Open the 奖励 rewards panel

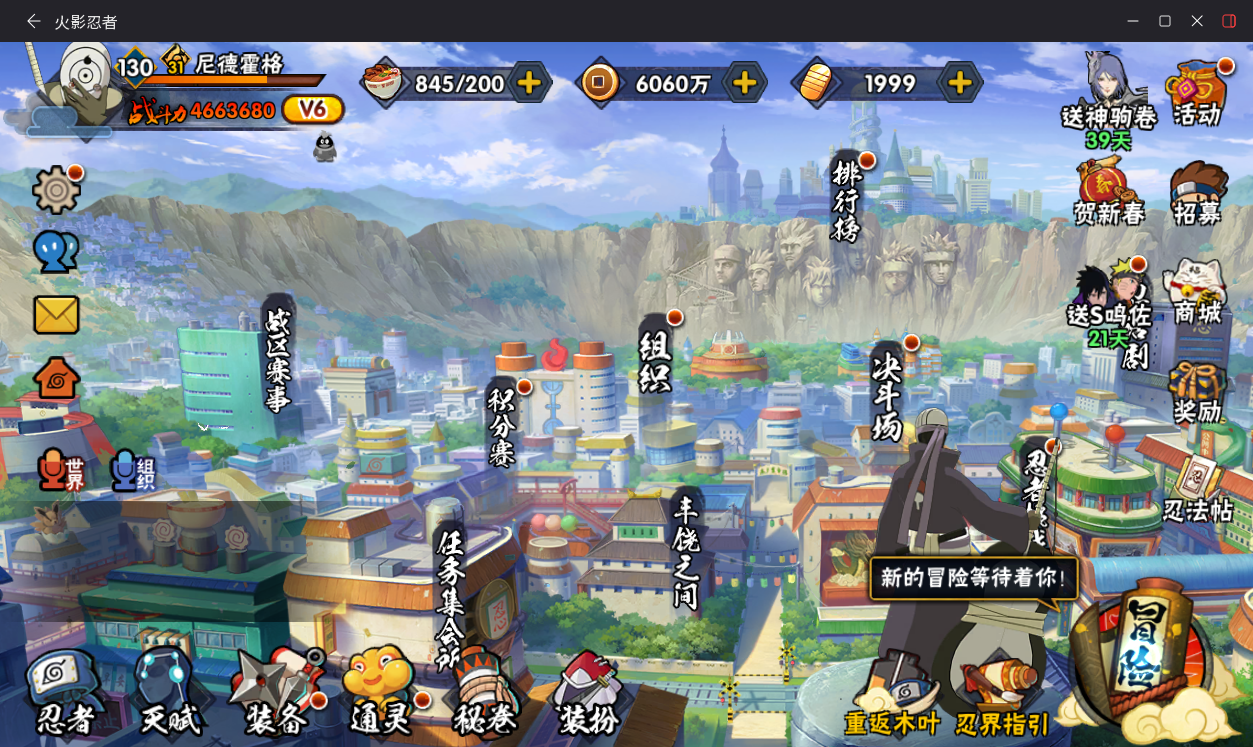point(1197,392)
